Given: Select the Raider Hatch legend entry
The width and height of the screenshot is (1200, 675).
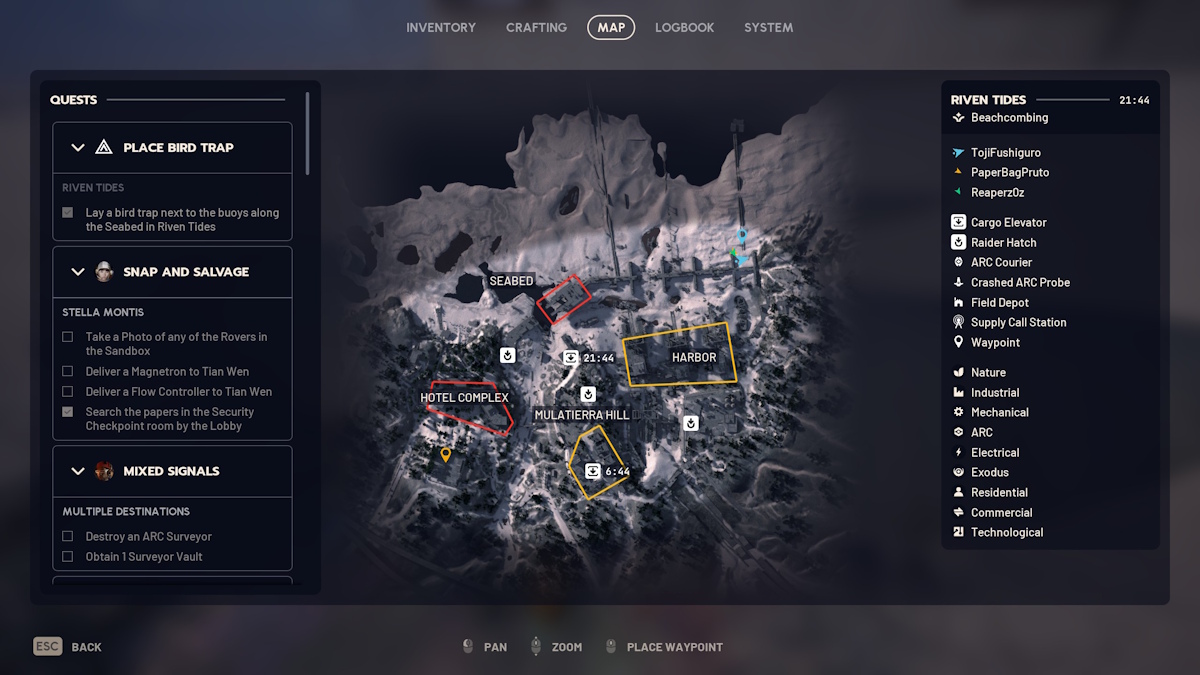Looking at the screenshot, I should coord(1003,242).
